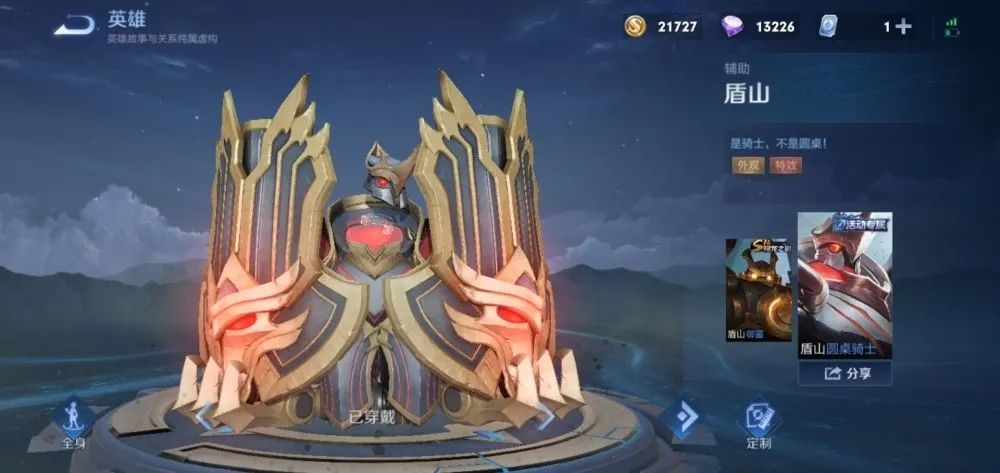Choose the 盾山 御銮 skin thumbnail
The width and height of the screenshot is (1000, 473).
[x=758, y=290]
